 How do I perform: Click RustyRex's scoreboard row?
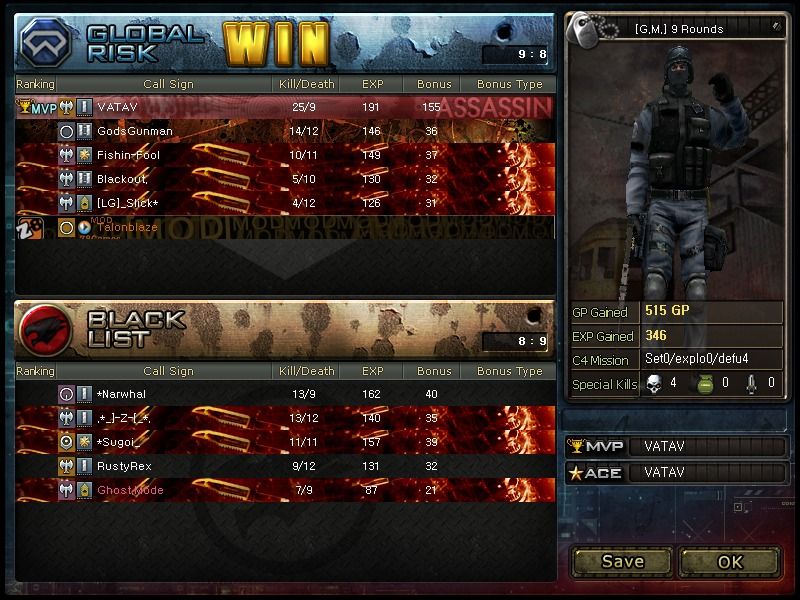point(285,466)
